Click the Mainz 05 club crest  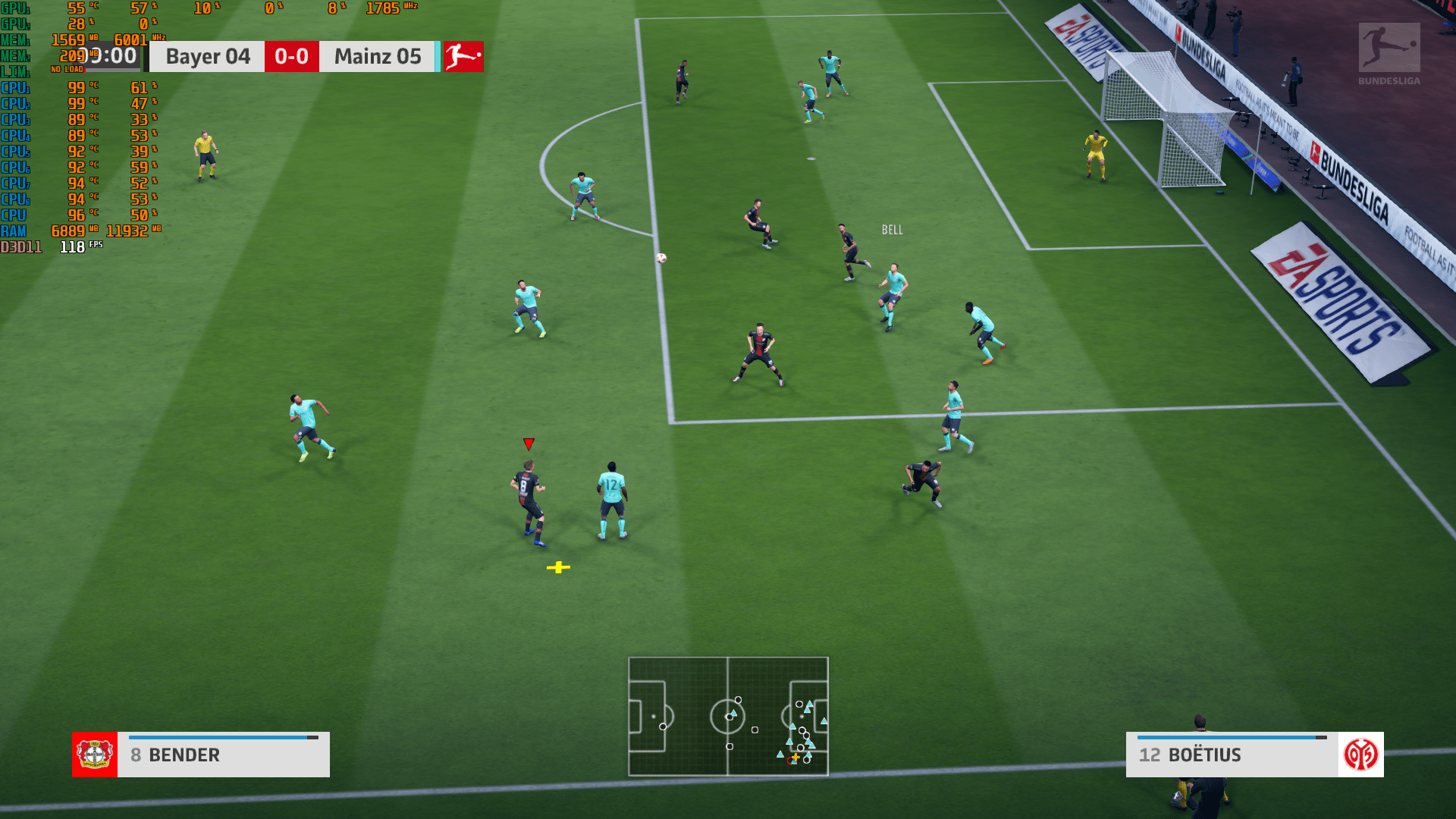coord(1360,755)
